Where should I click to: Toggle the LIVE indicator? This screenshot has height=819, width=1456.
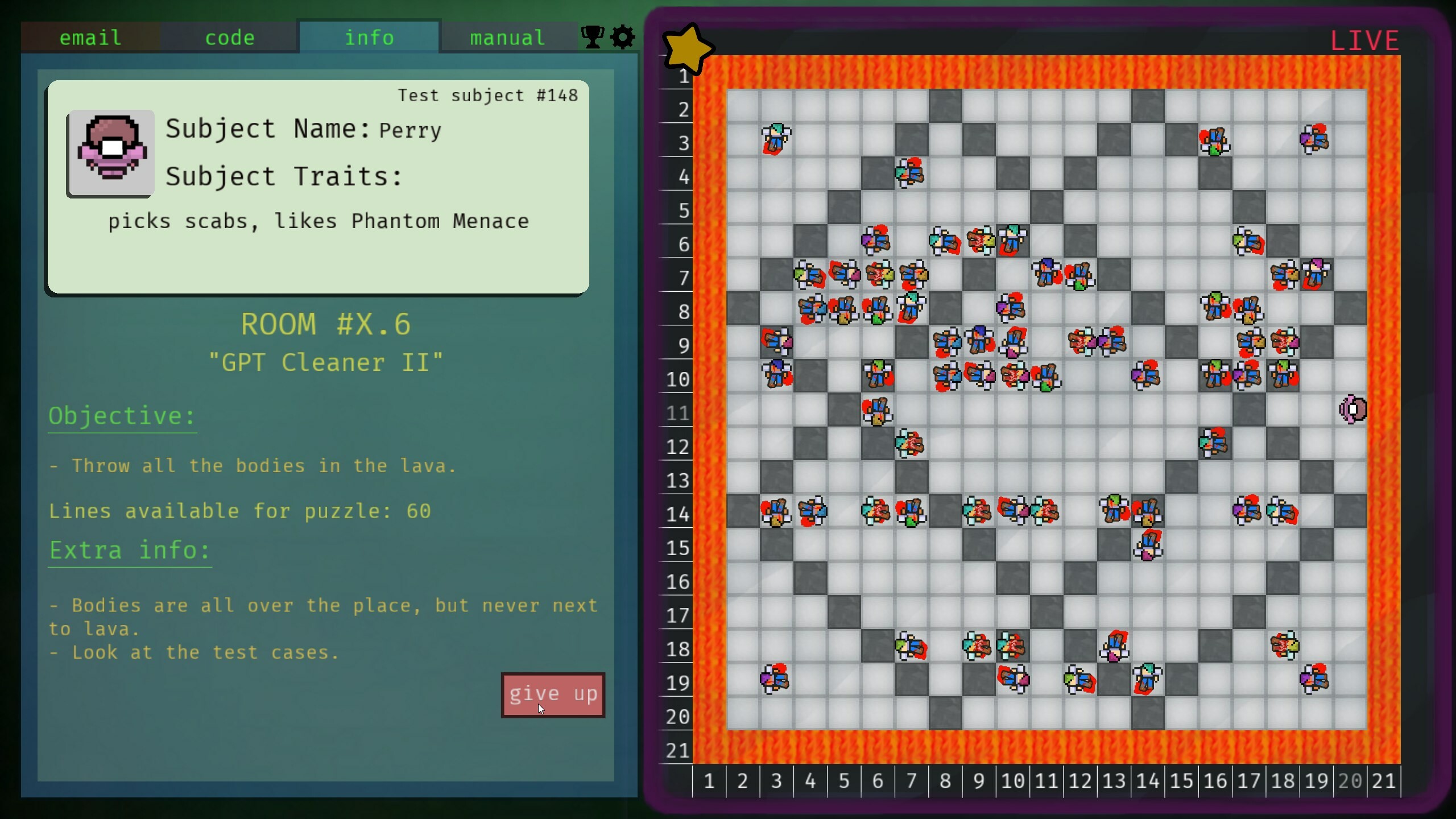click(x=1364, y=39)
